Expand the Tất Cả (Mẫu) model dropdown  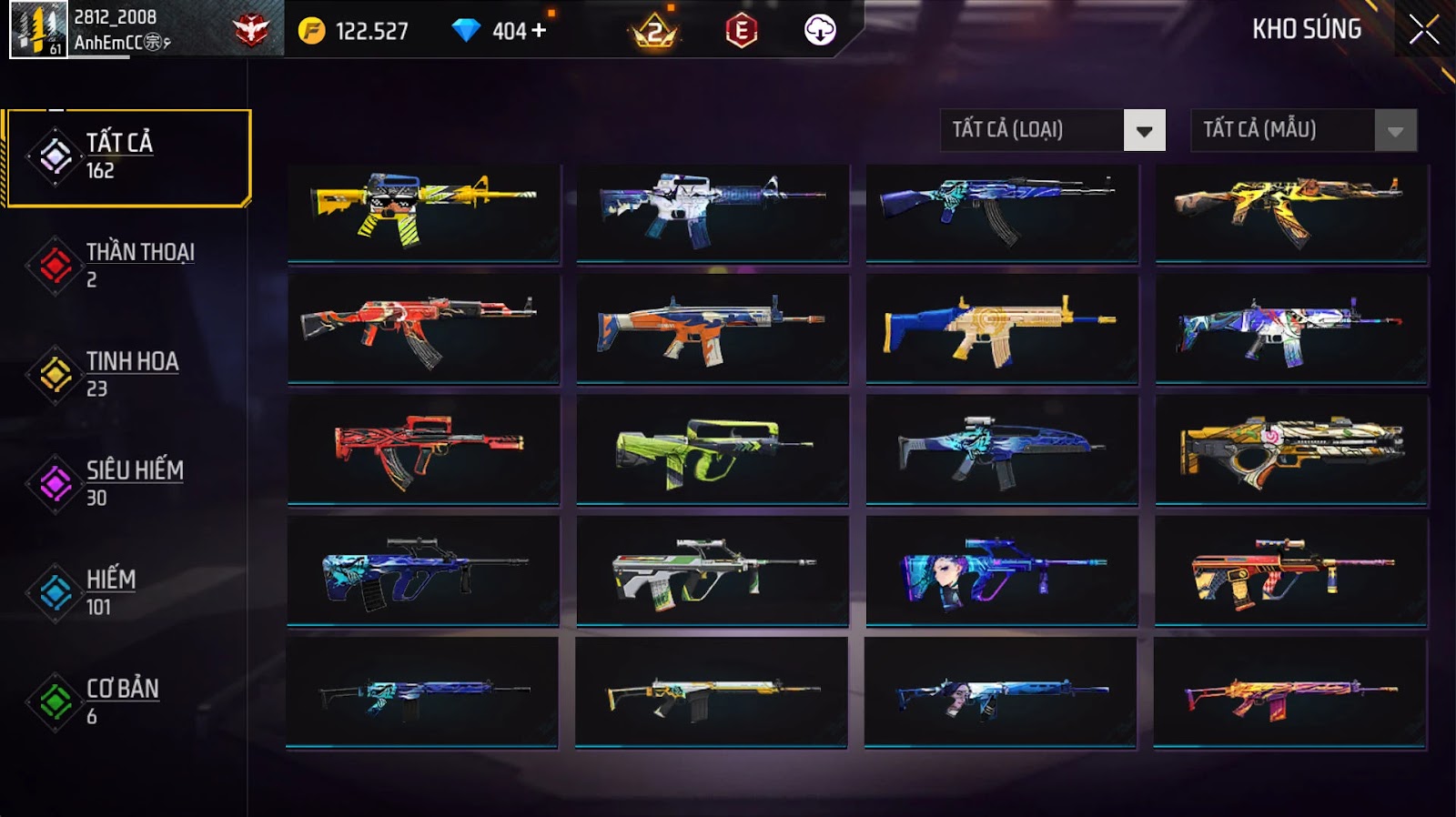click(1395, 130)
